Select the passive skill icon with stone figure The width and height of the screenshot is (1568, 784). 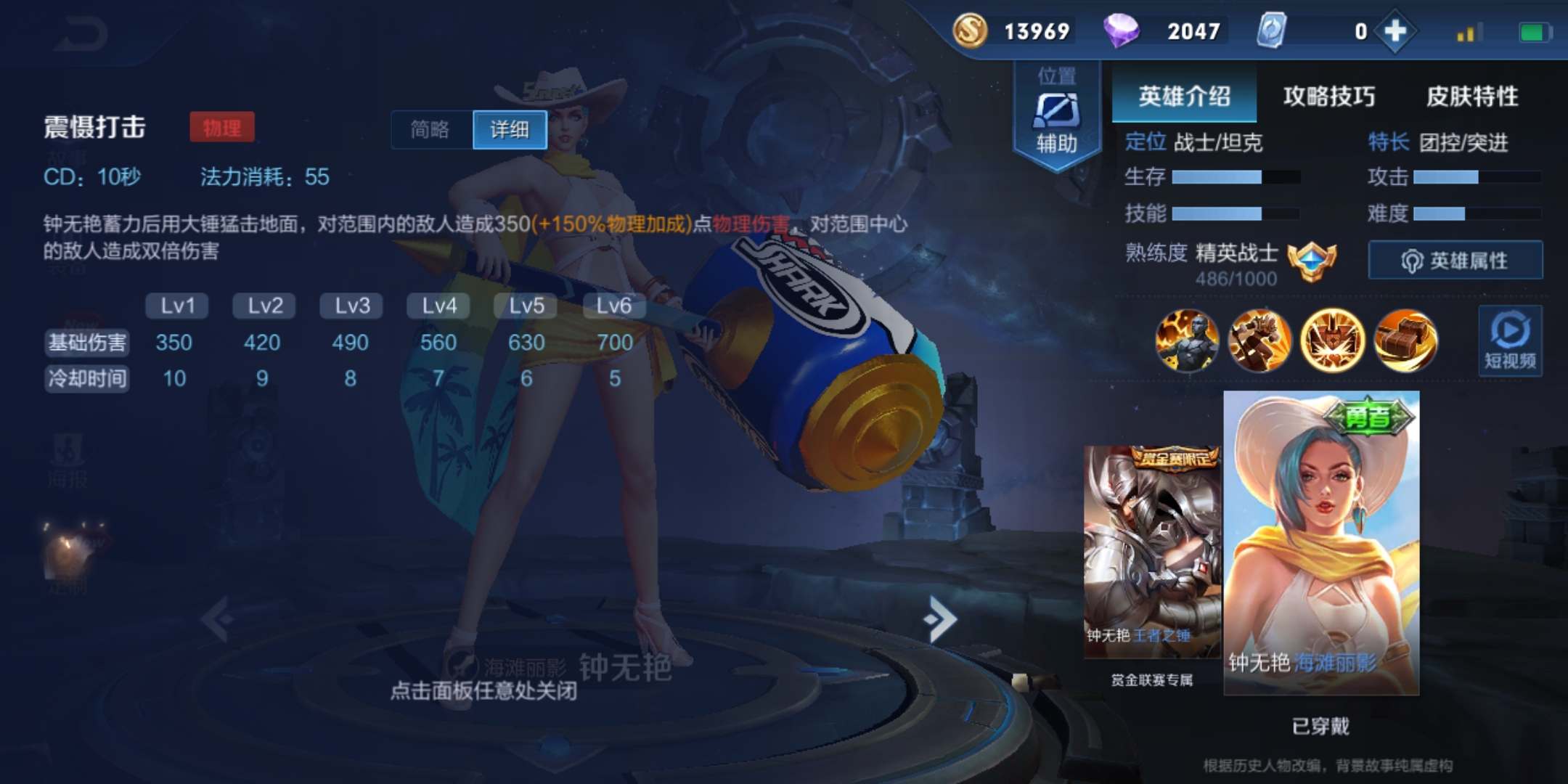[x=1187, y=340]
